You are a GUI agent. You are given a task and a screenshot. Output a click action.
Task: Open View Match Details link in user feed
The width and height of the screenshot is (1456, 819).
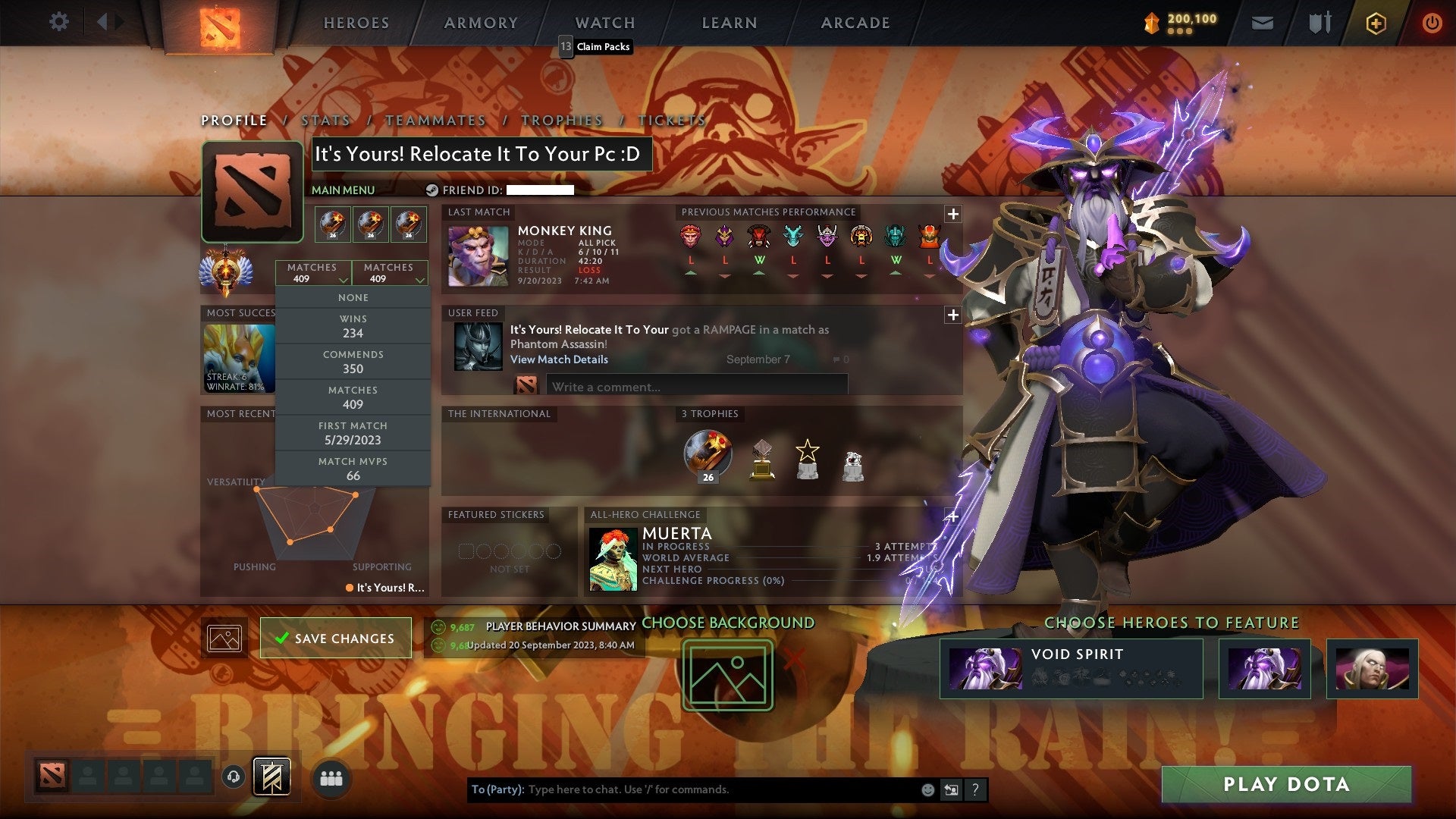[560, 359]
